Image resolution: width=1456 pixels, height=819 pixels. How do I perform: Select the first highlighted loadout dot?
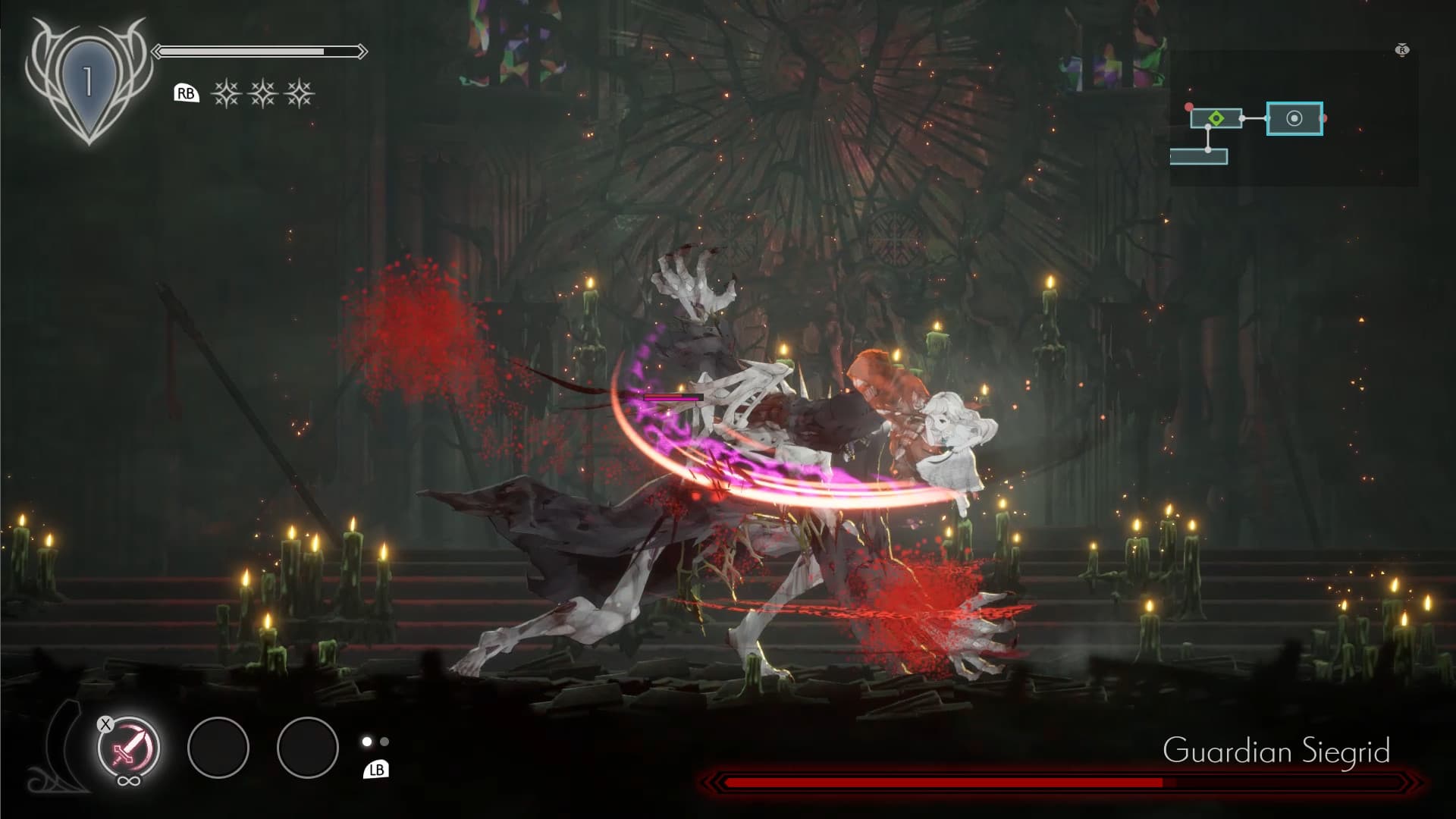click(366, 742)
